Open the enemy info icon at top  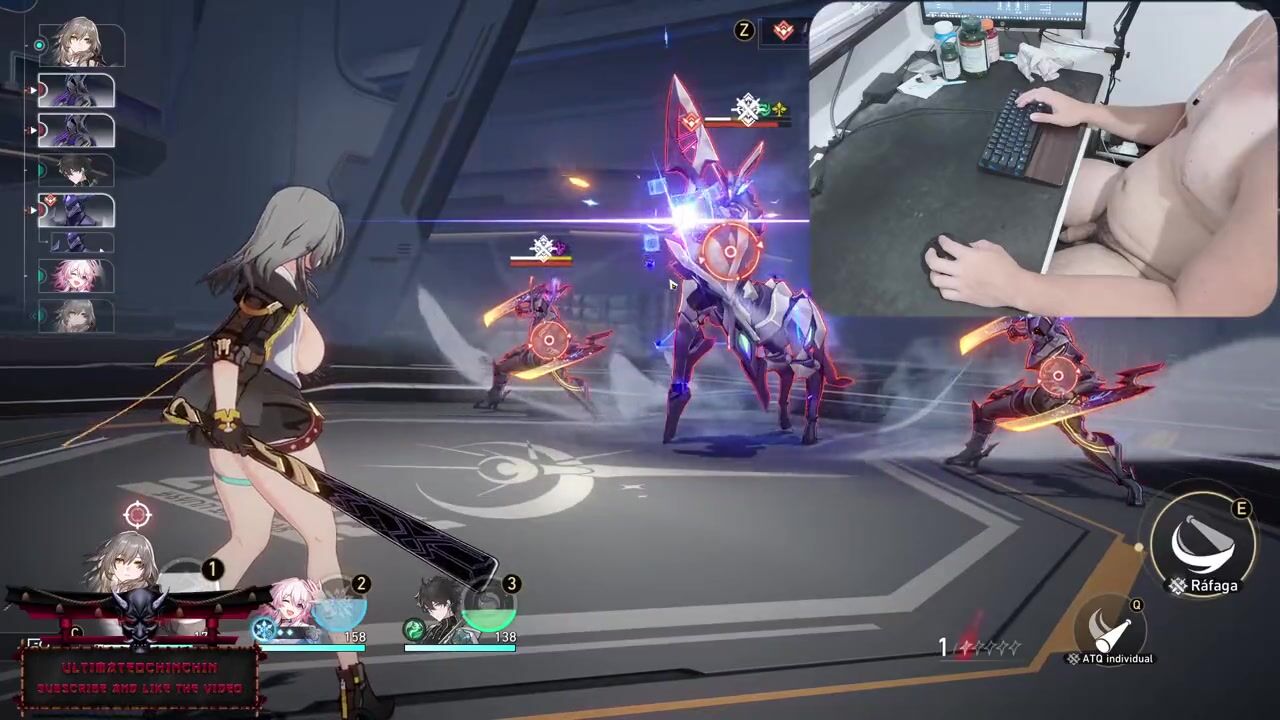tap(785, 31)
